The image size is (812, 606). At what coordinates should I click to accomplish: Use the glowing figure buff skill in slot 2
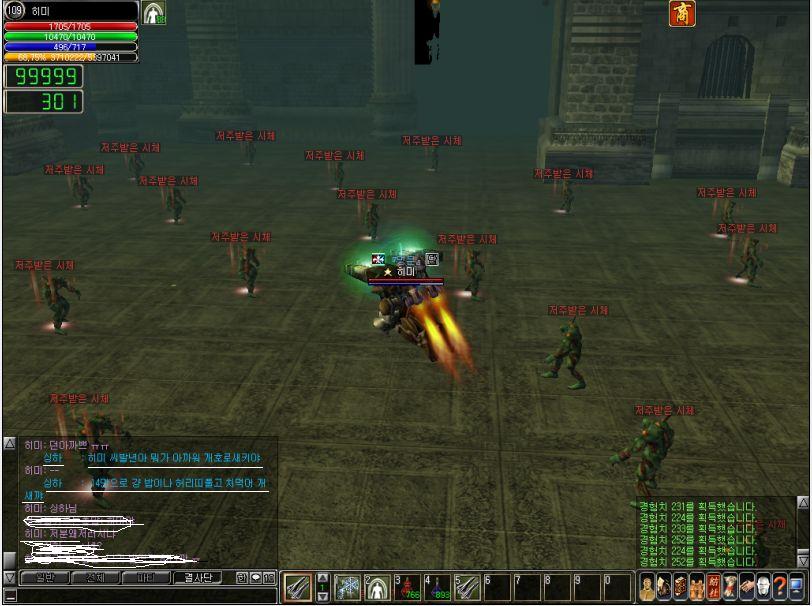[377, 588]
